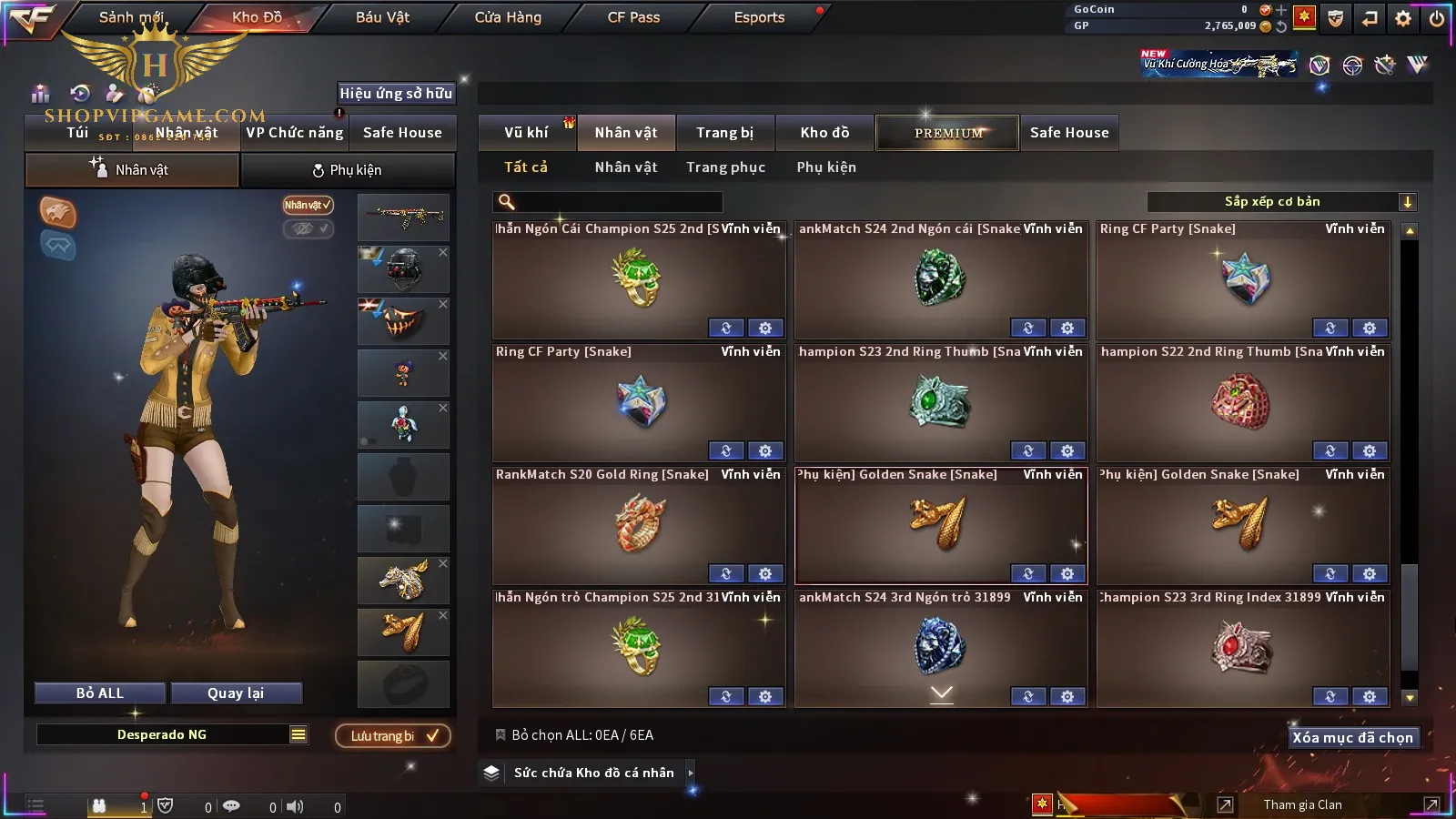Save loadout with Lưu trang bị
This screenshot has height=819, width=1456.
point(393,736)
